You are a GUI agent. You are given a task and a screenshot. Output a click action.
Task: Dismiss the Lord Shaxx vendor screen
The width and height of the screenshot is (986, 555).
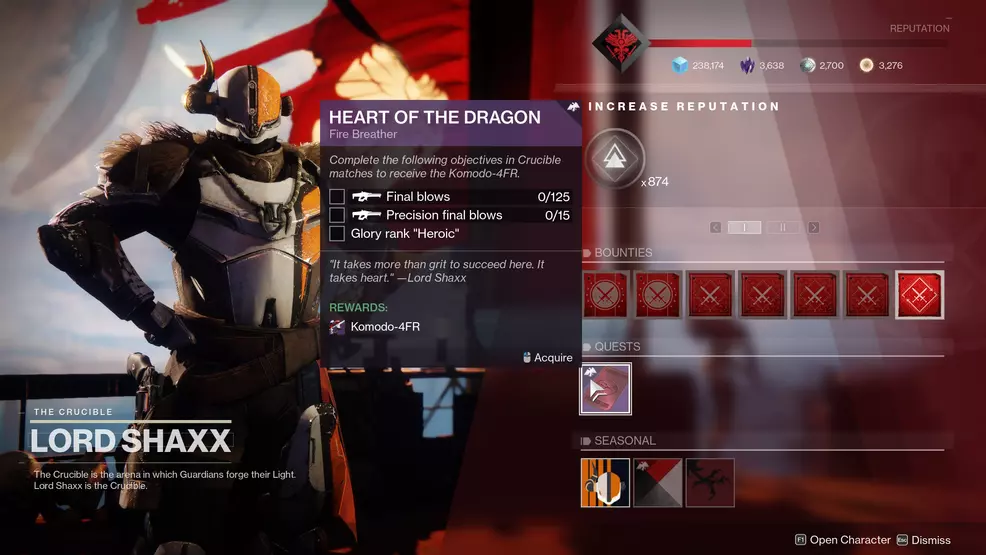tap(923, 540)
